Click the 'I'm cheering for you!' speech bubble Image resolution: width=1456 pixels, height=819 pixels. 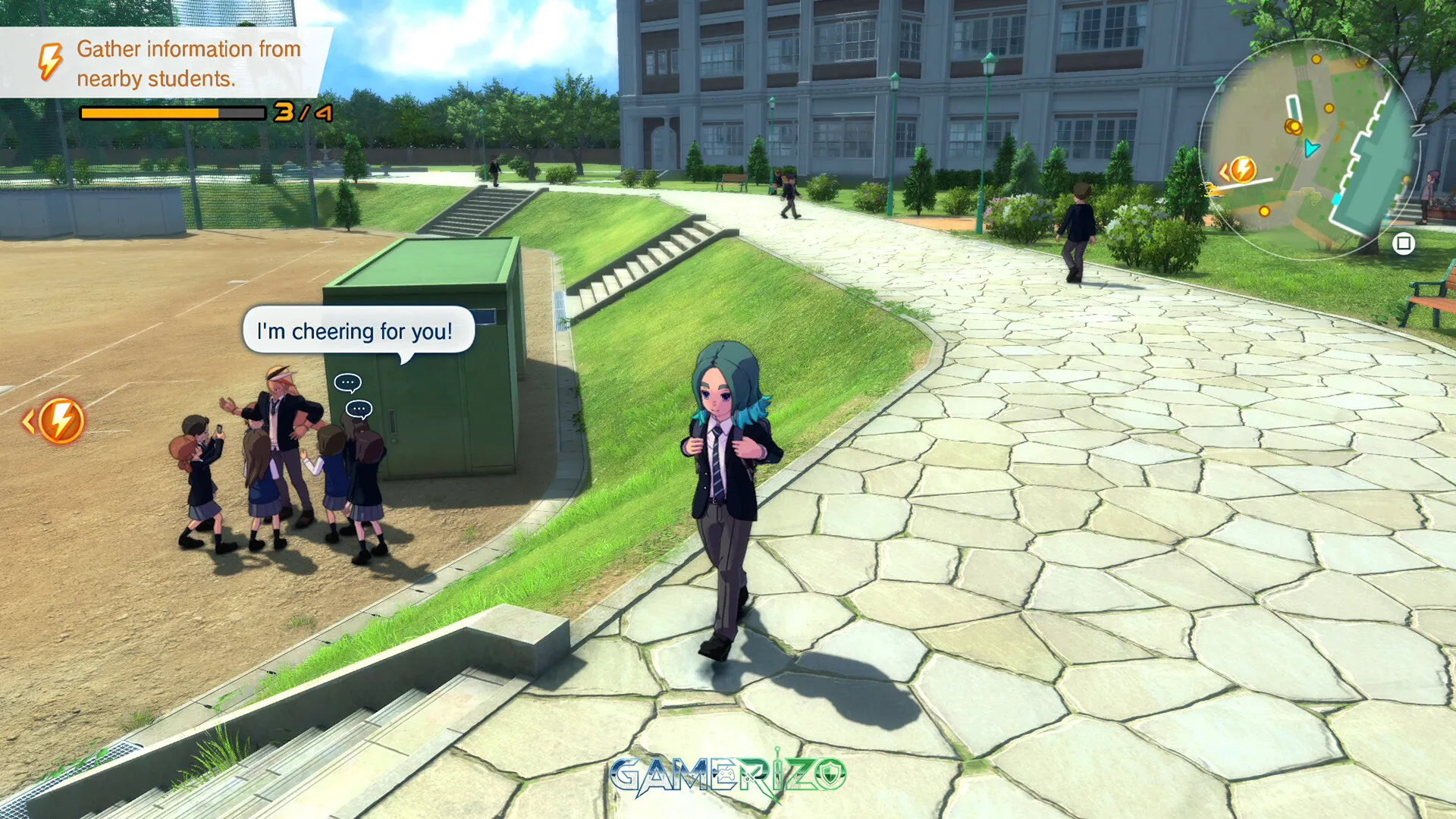coord(355,331)
